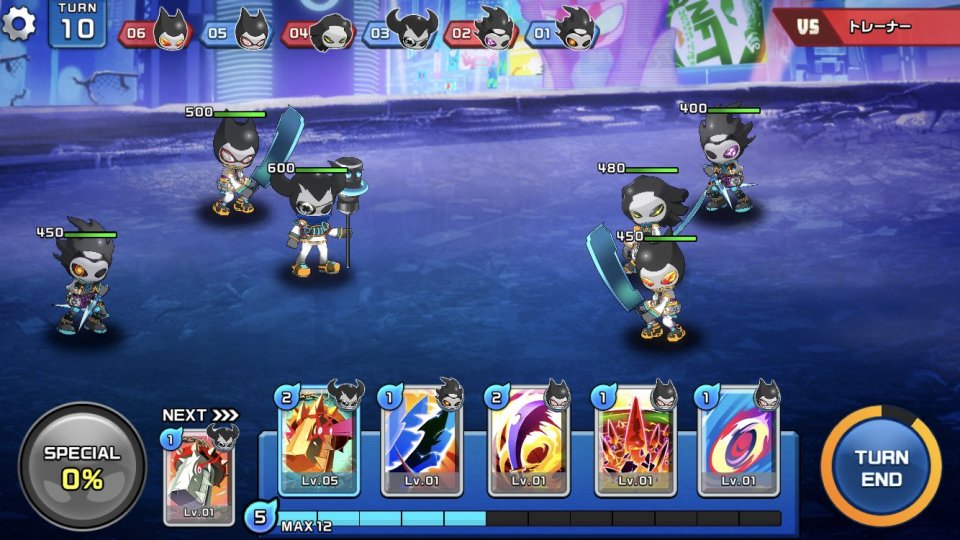
Task: Tap turn order portrait 04
Action: (x=319, y=32)
